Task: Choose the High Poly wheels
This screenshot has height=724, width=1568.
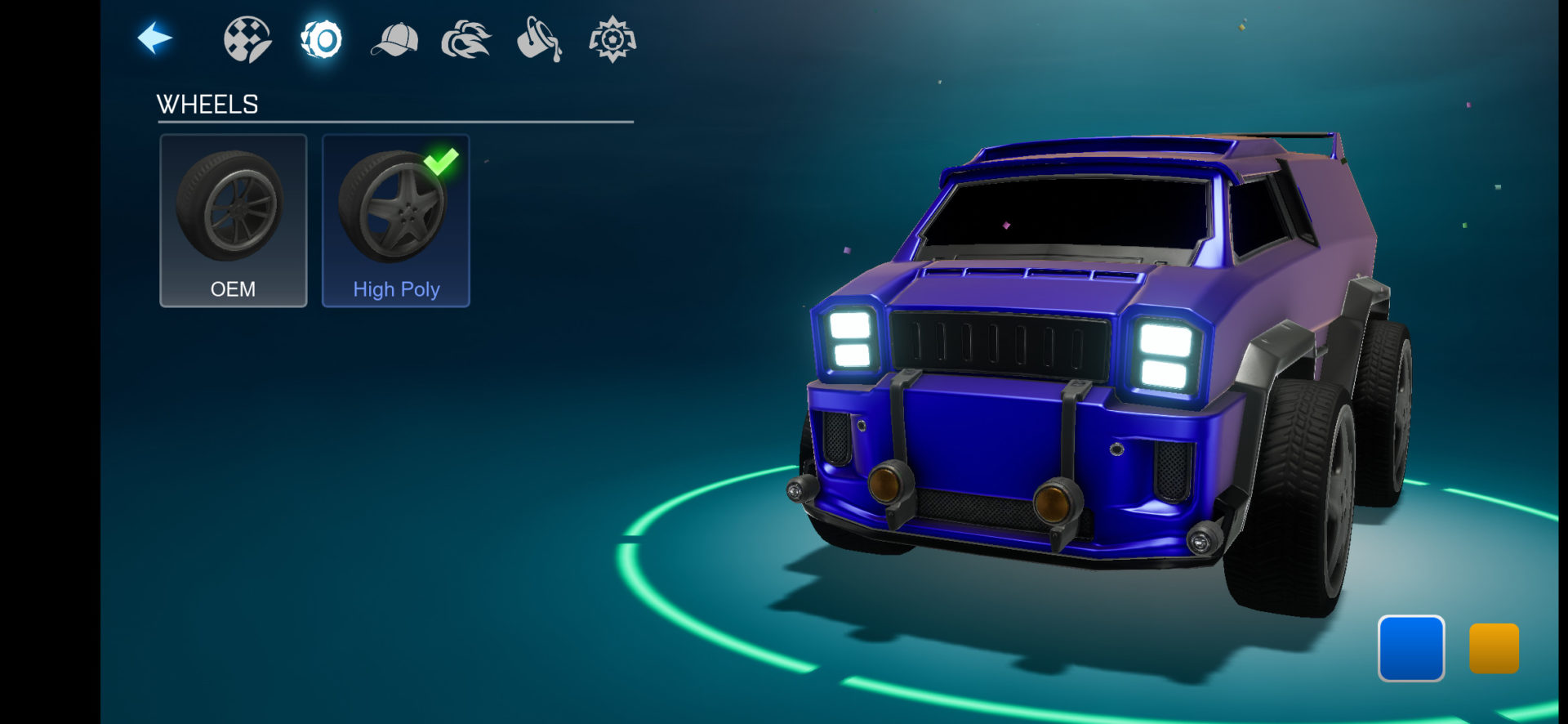Action: (x=396, y=221)
